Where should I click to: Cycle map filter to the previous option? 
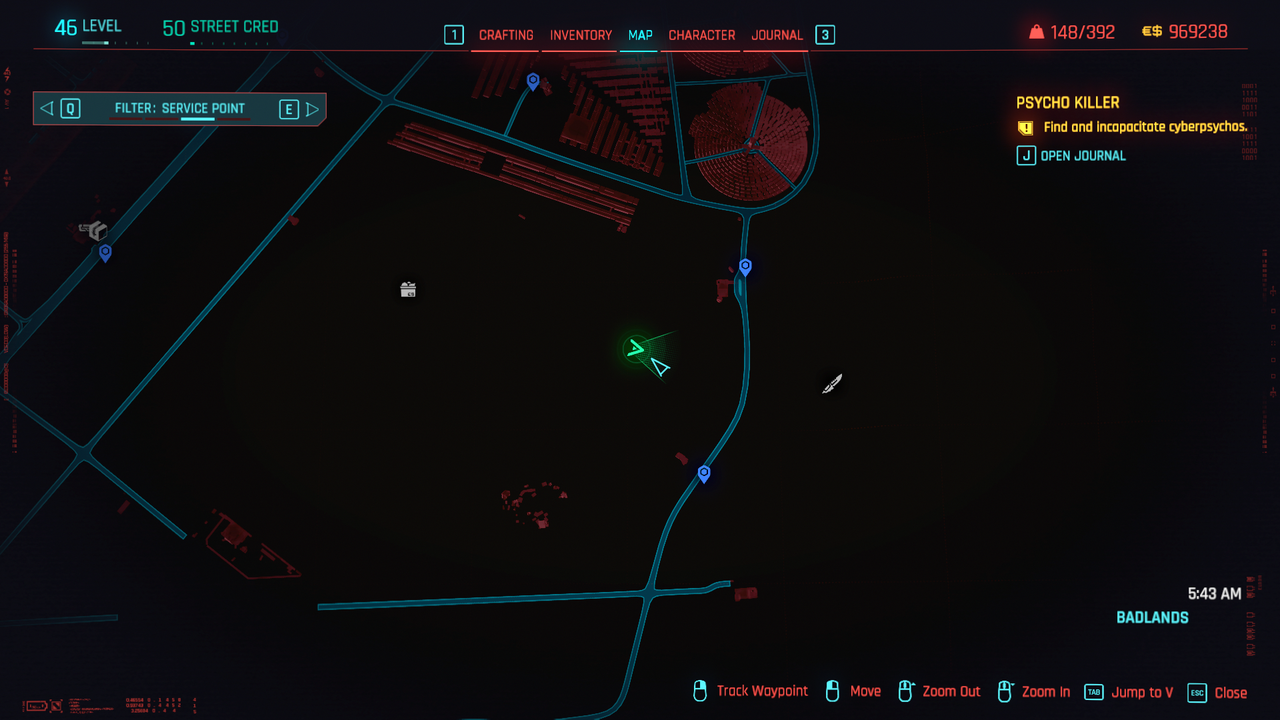point(60,109)
